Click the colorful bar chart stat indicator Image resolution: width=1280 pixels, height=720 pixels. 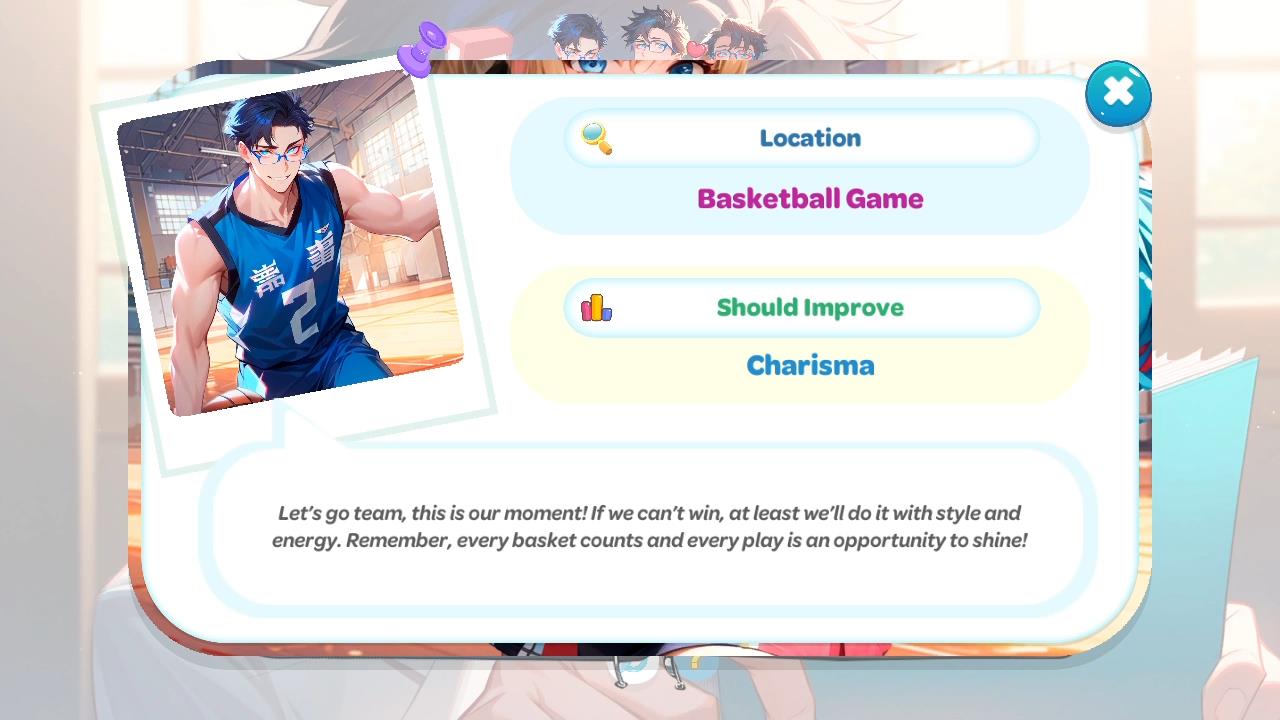[x=597, y=307]
